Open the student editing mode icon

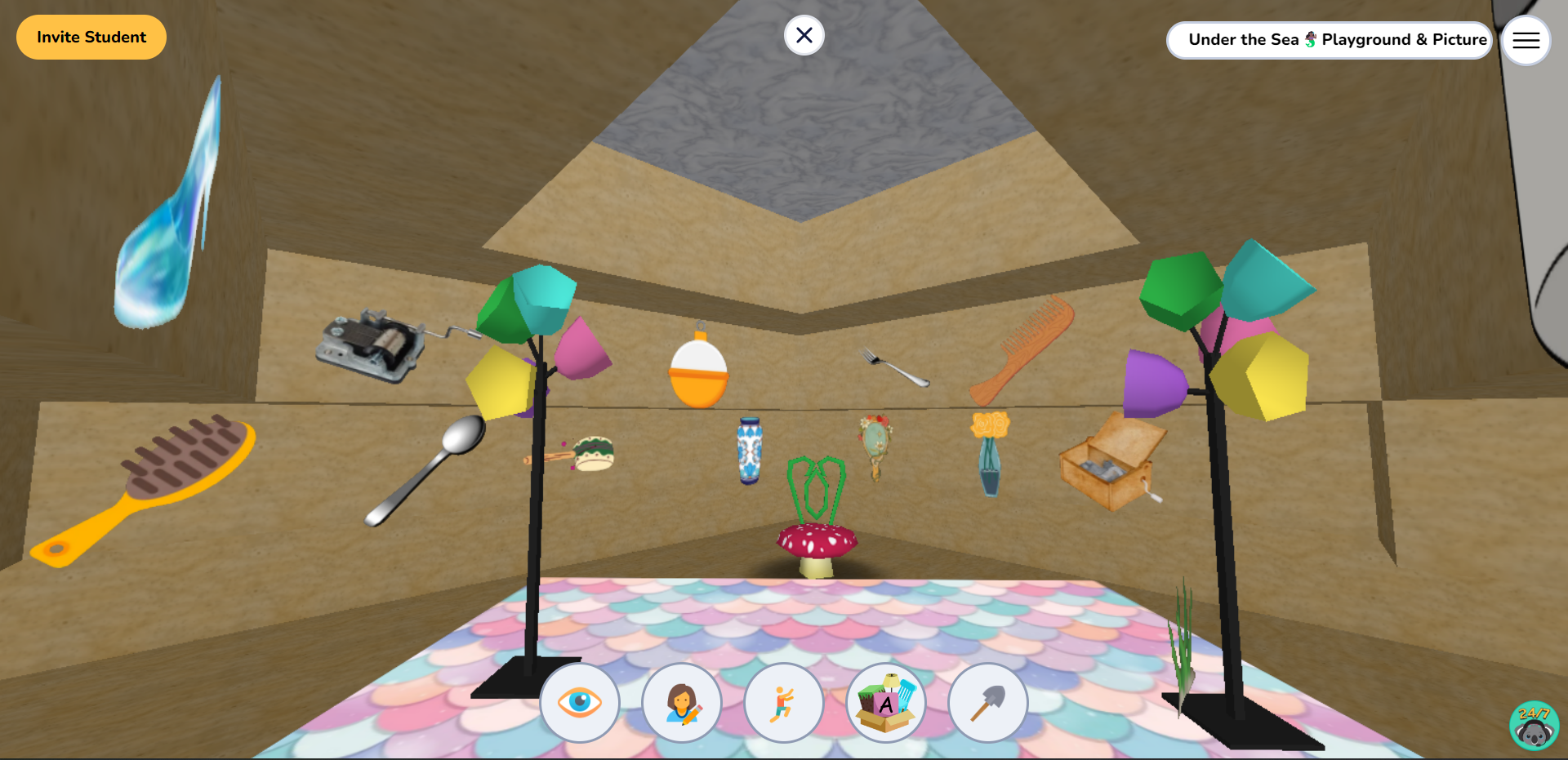point(682,703)
